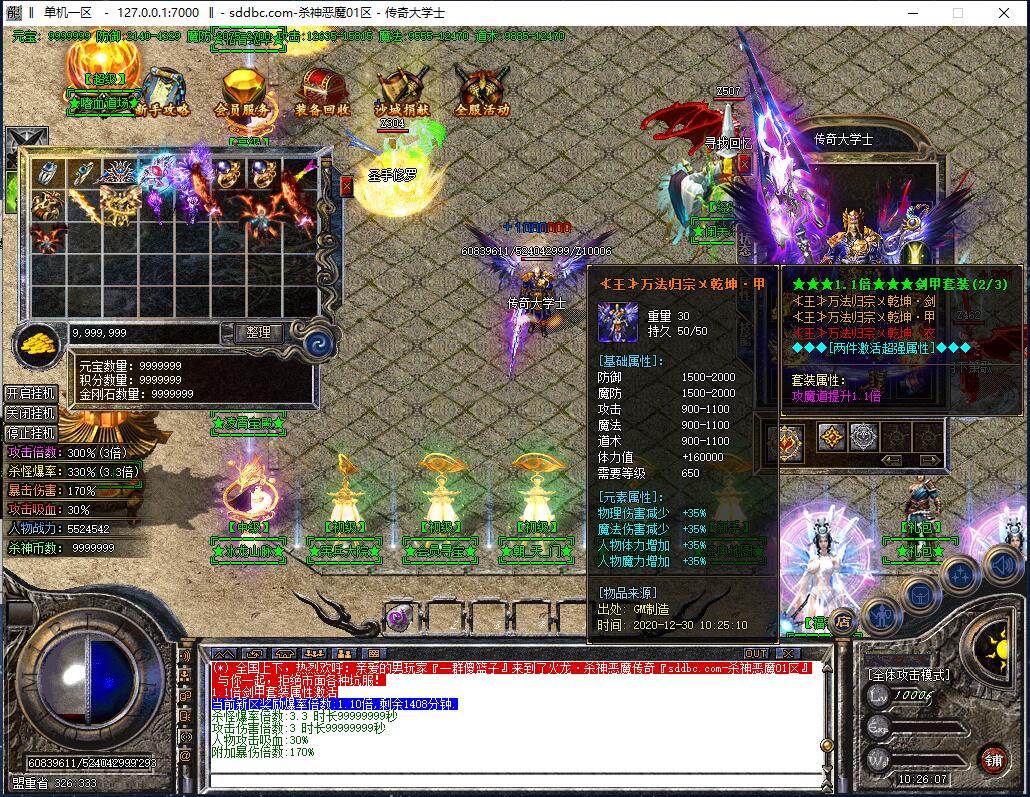Viewport: 1030px width, 797px height.
Task: Click the 关闭挂机 button
Action: point(31,413)
